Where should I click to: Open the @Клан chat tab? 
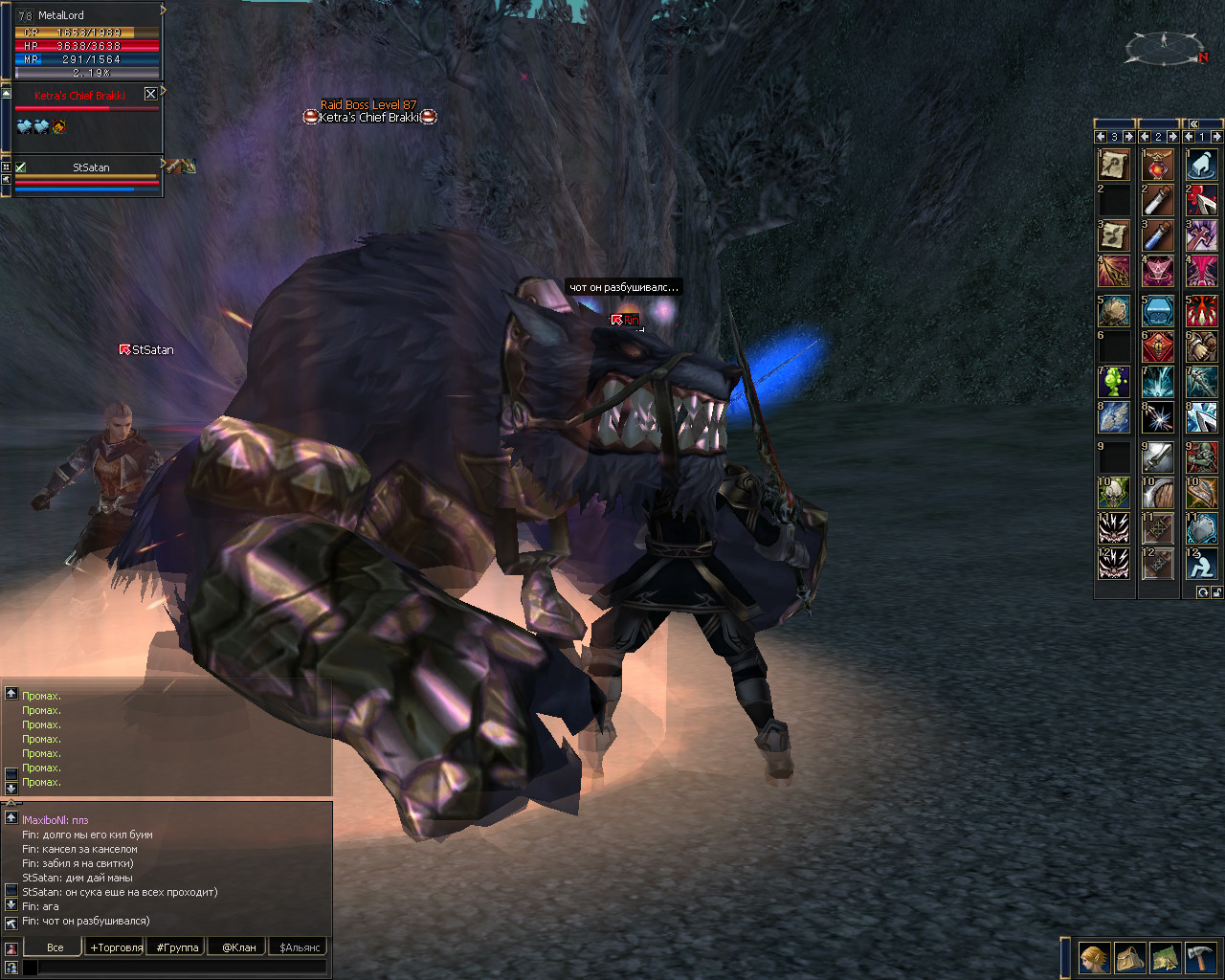238,947
